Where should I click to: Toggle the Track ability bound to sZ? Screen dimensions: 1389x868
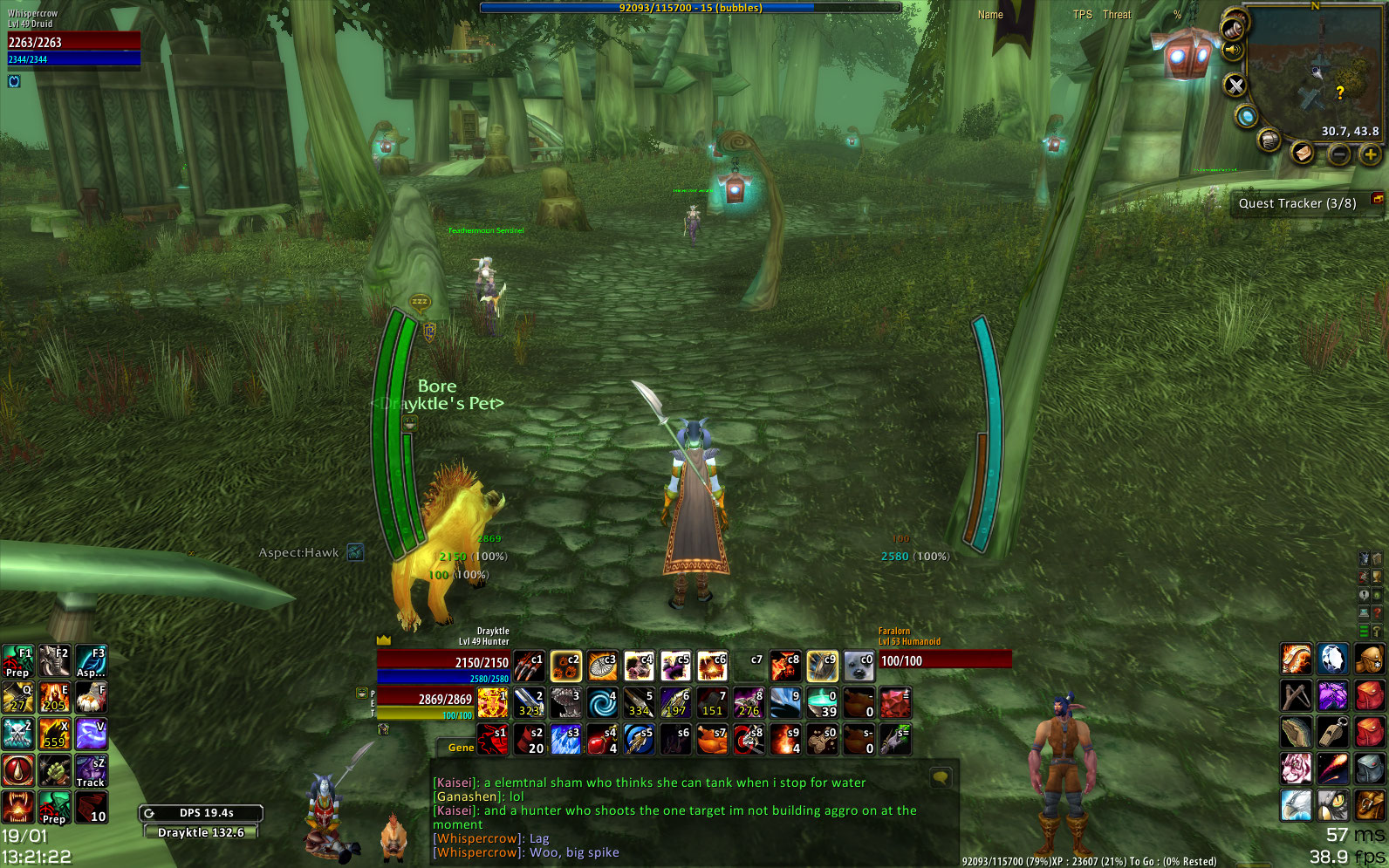[x=91, y=771]
